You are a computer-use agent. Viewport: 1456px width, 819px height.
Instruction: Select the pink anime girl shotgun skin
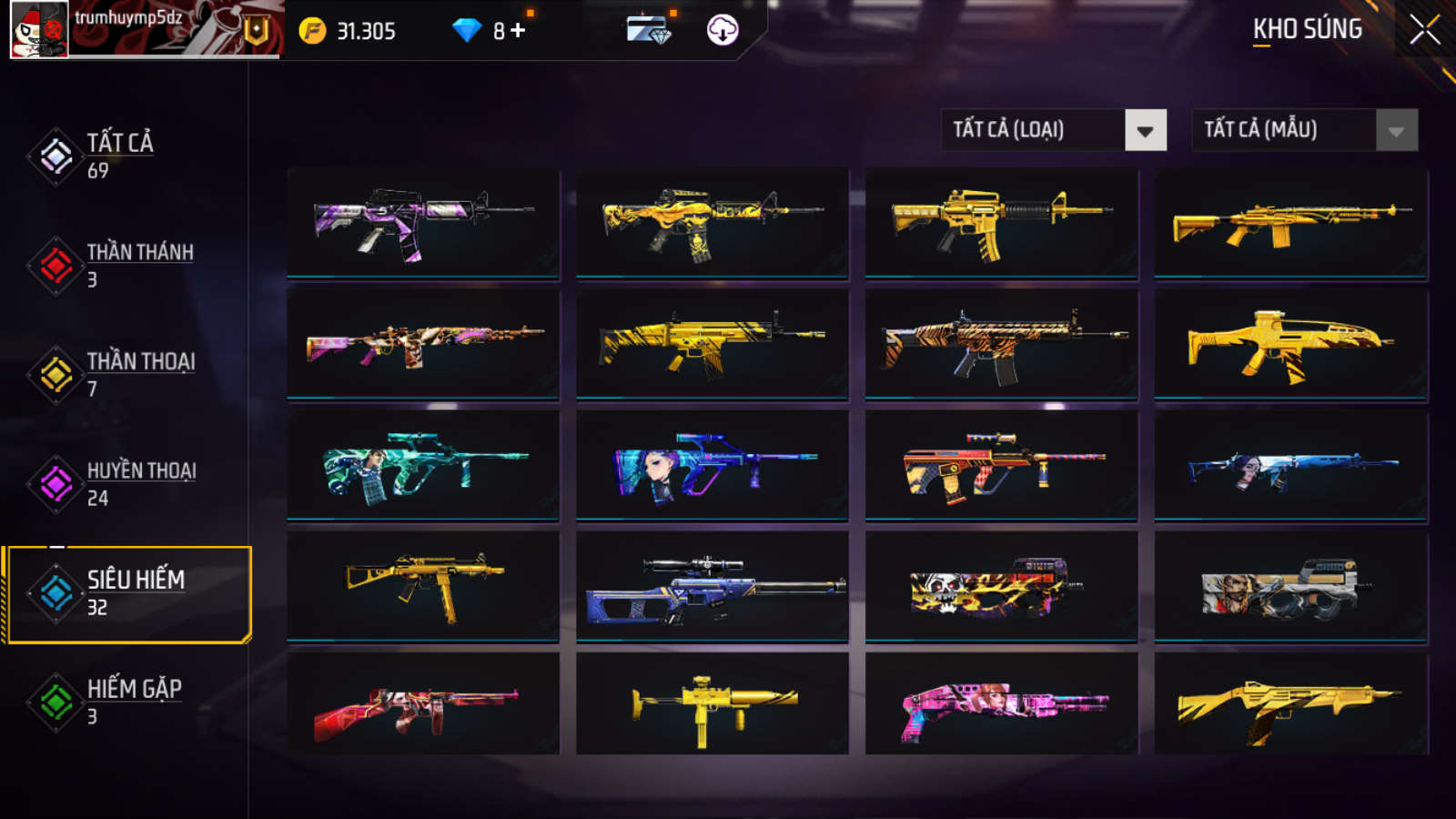[1001, 705]
